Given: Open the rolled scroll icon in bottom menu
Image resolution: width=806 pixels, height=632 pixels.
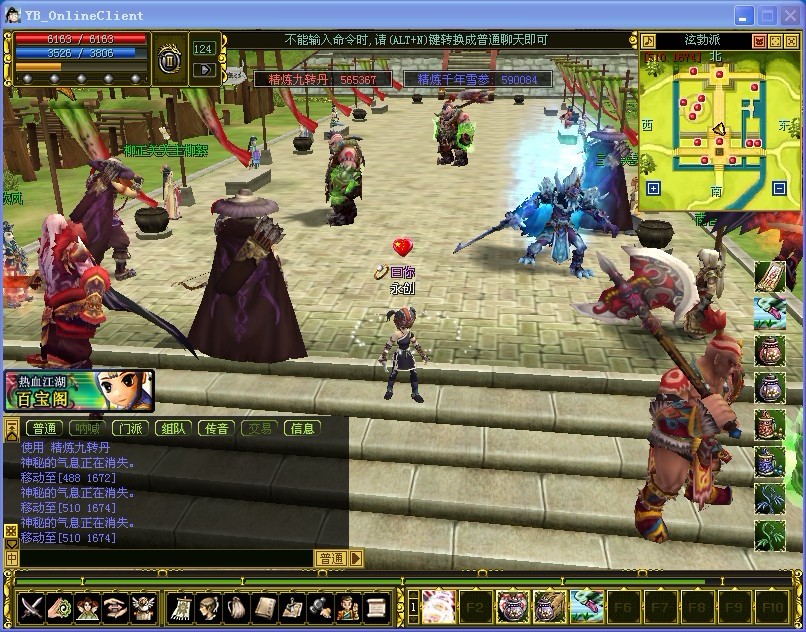Looking at the screenshot, I should tap(374, 606).
